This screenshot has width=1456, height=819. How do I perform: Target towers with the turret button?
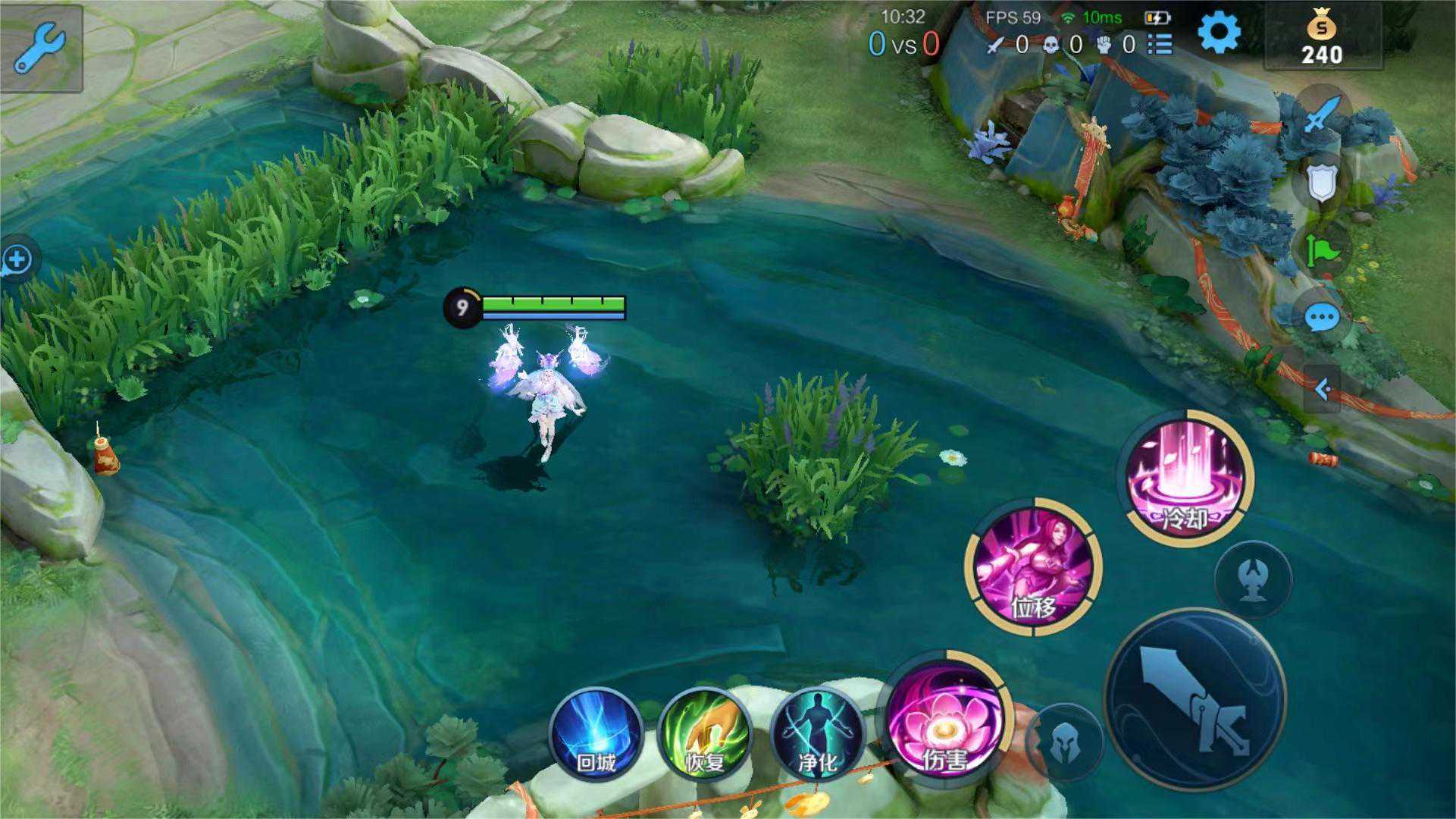(1253, 579)
